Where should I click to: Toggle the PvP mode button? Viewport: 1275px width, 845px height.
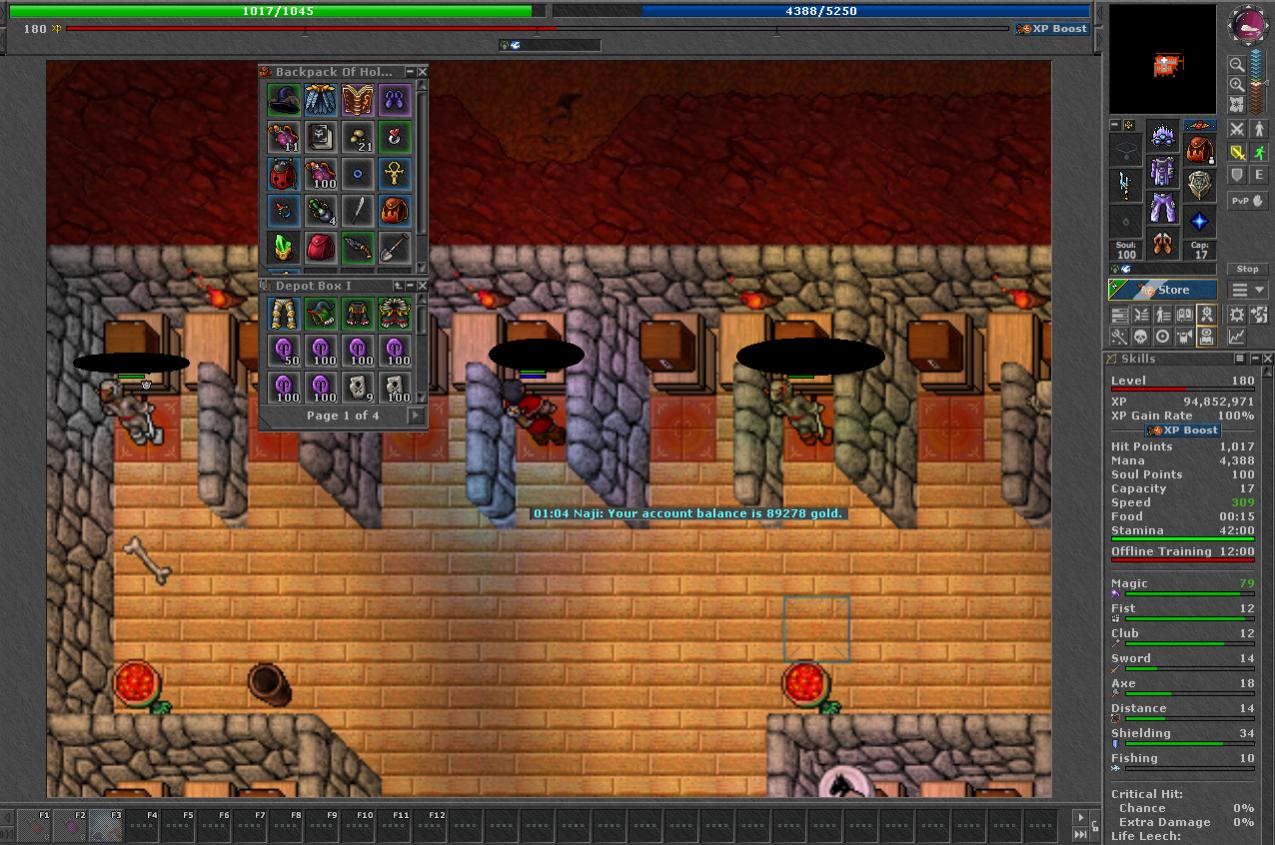coord(1247,201)
